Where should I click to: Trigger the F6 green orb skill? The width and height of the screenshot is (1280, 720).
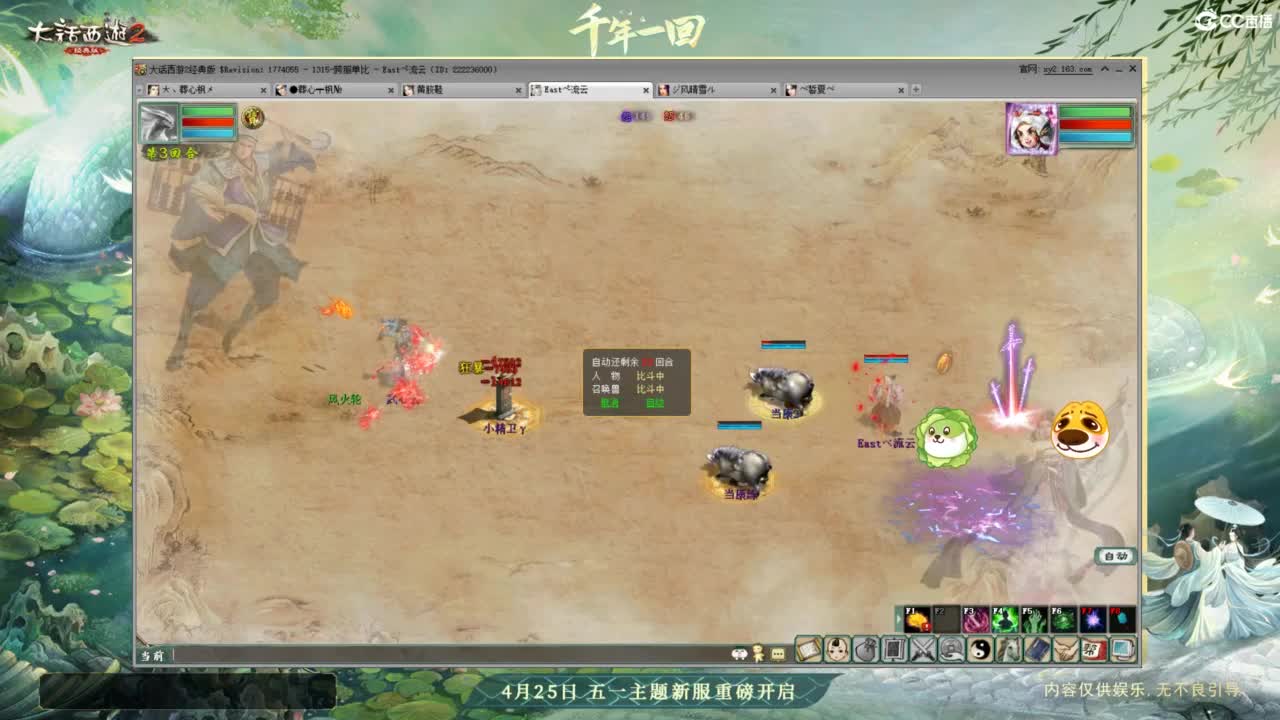coord(1063,620)
